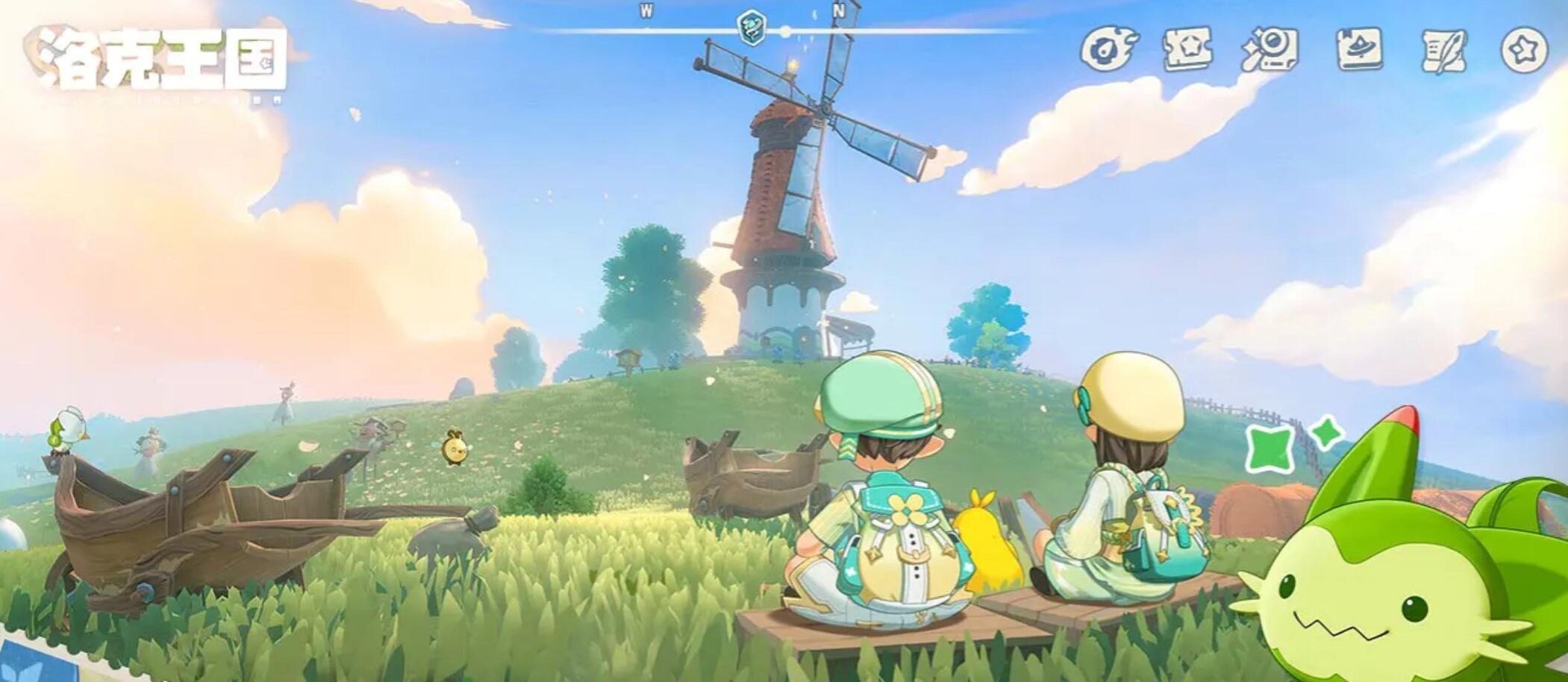The height and width of the screenshot is (682, 1568).
Task: Open the scroll and quill icon
Action: point(1443,50)
